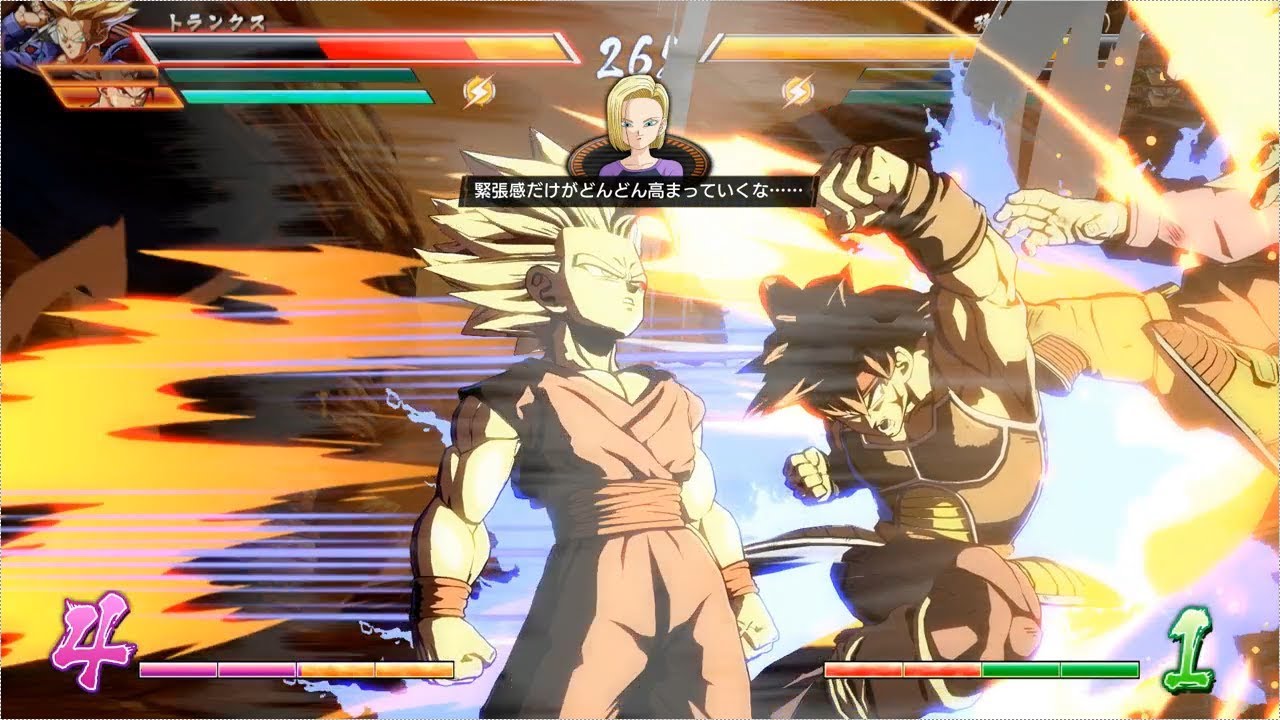Screen dimensions: 1280x720
Task: Click the lightning Sparking icon on the enemy side
Action: (798, 90)
